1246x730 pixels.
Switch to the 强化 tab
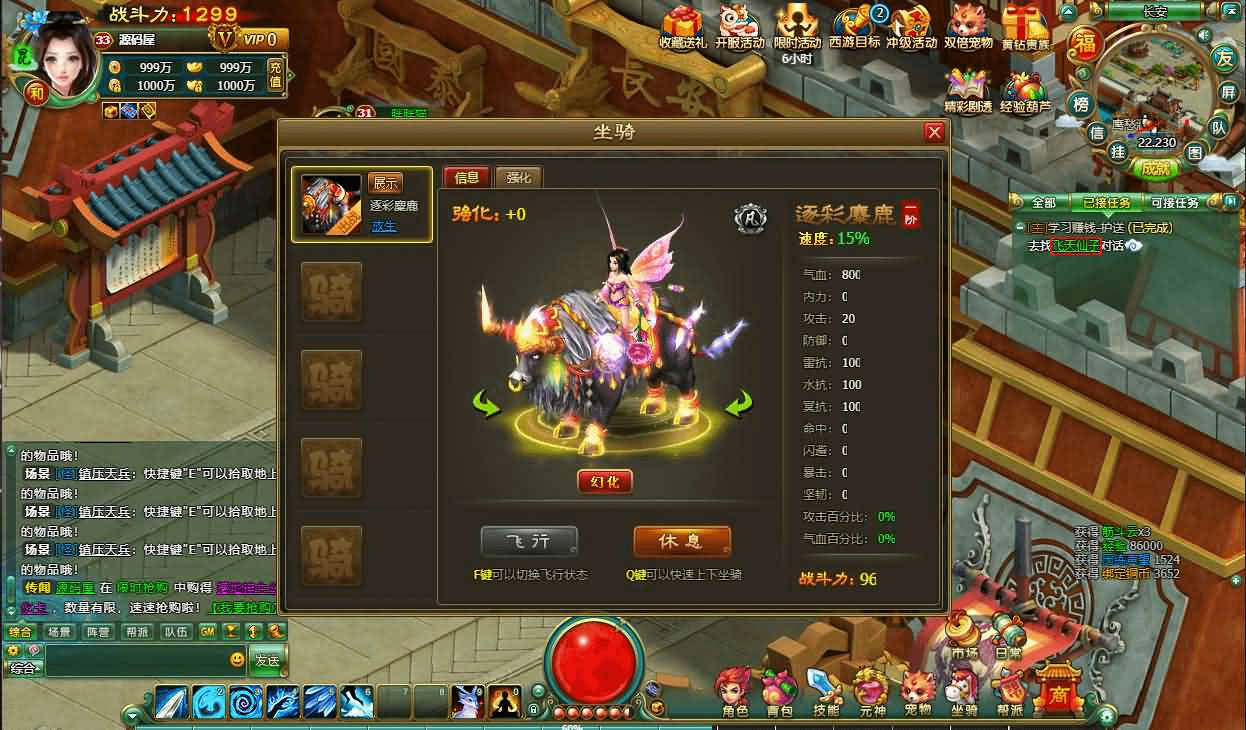pos(519,178)
